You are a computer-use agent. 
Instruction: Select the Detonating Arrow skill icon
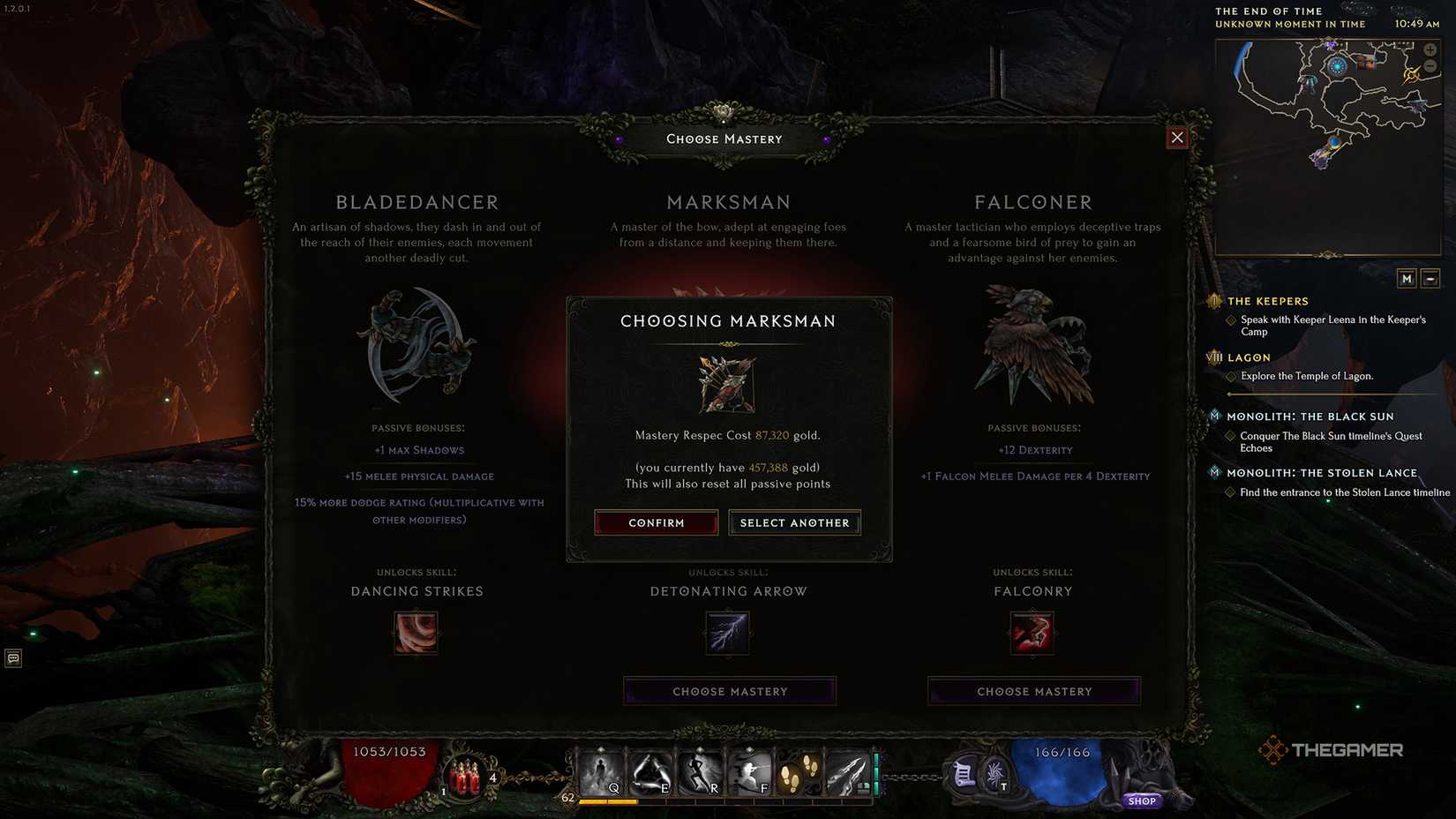[727, 632]
